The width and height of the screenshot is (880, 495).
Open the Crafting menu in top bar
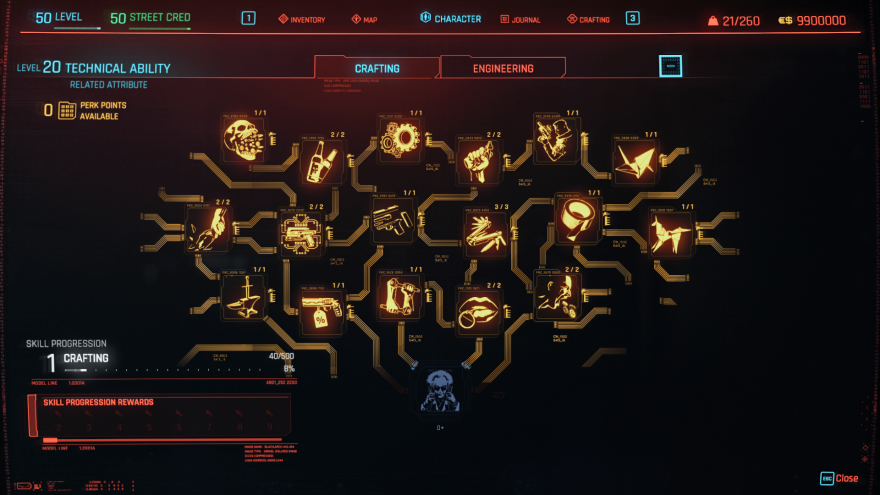click(x=588, y=19)
